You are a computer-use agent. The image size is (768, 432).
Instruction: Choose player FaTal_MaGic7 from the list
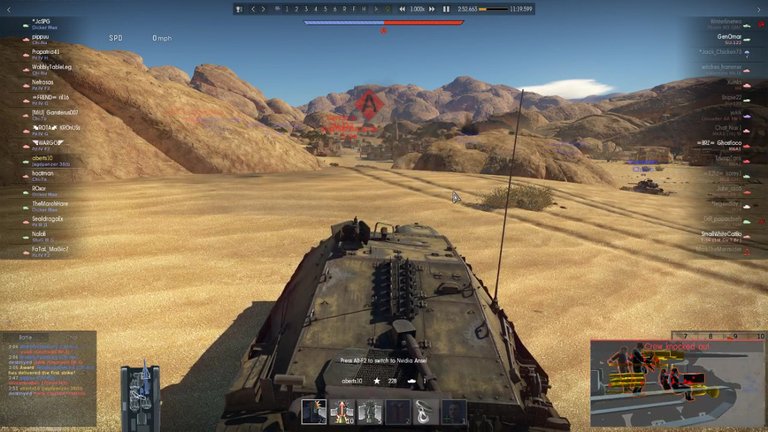coord(50,248)
